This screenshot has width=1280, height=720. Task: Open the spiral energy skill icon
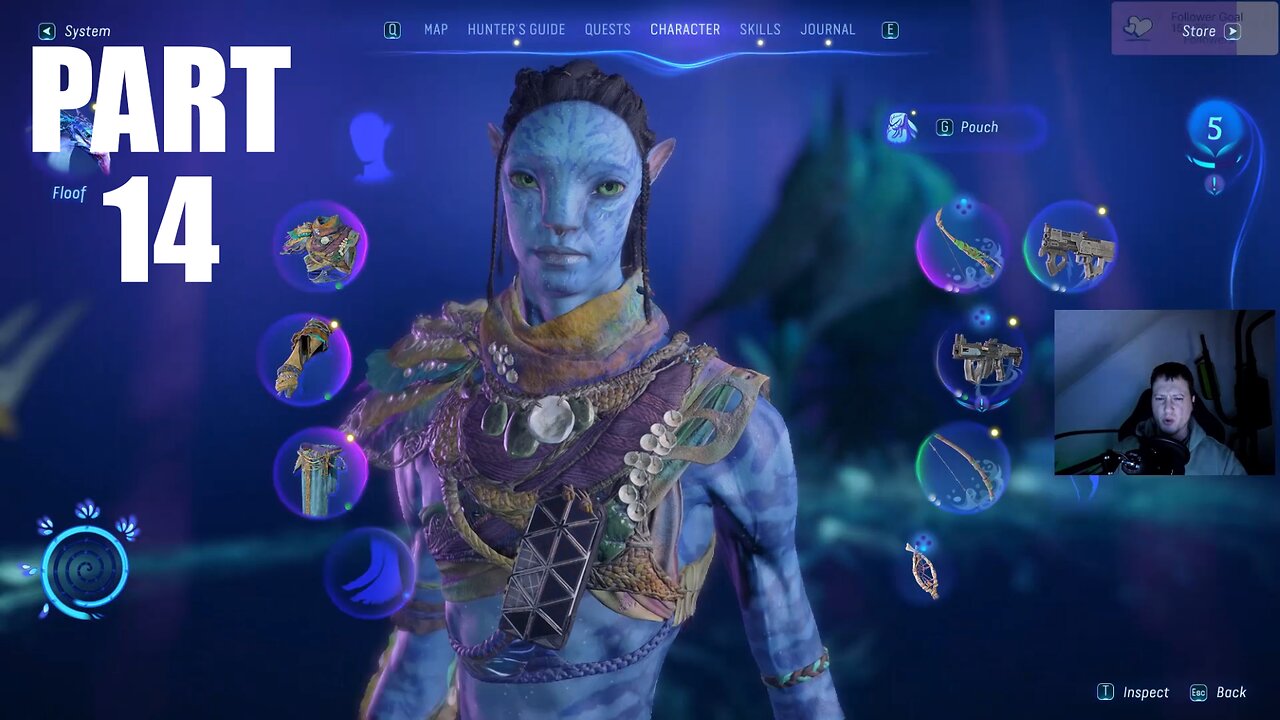(85, 567)
